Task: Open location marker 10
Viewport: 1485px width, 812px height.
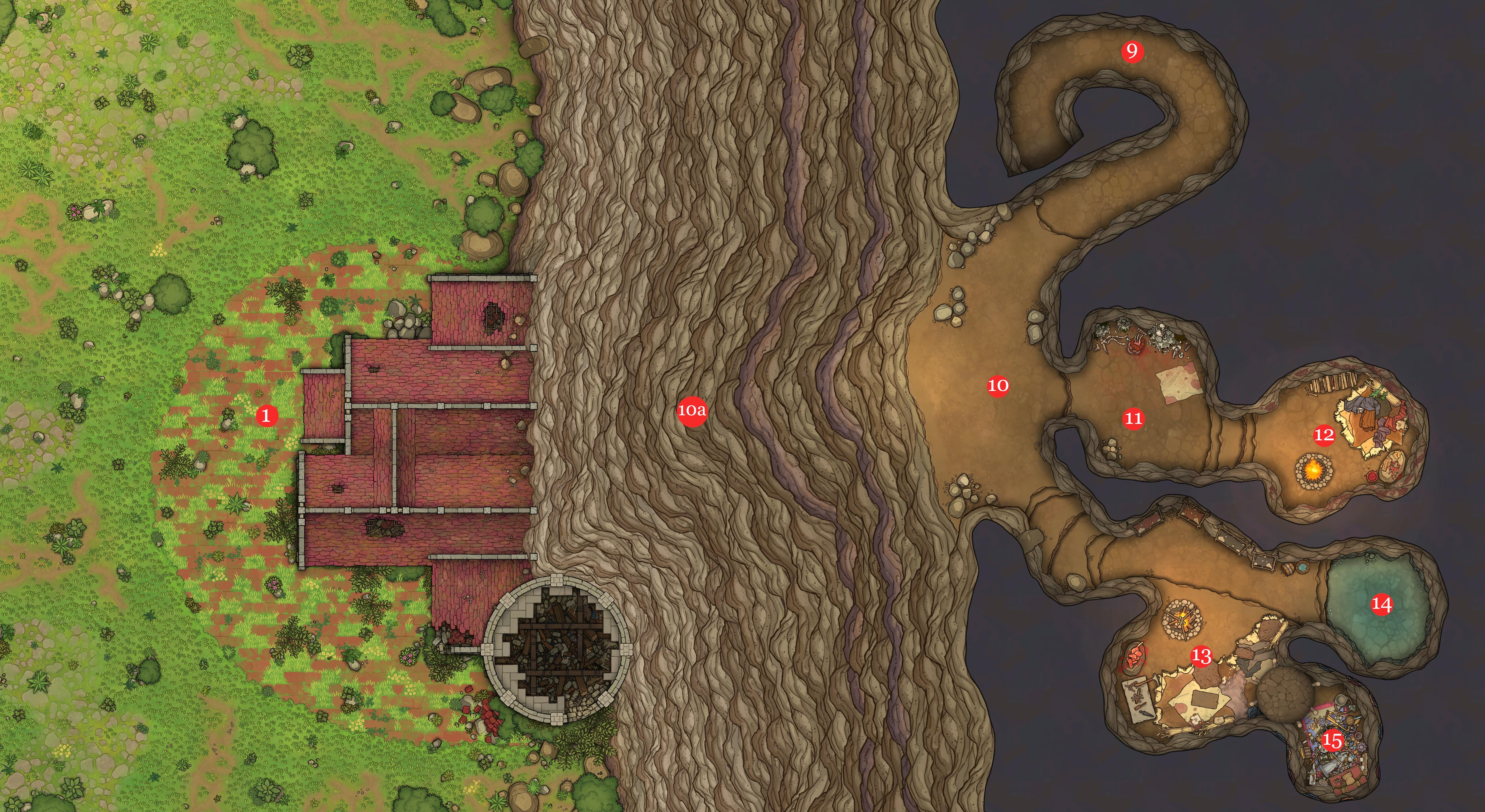Action: tap(998, 385)
